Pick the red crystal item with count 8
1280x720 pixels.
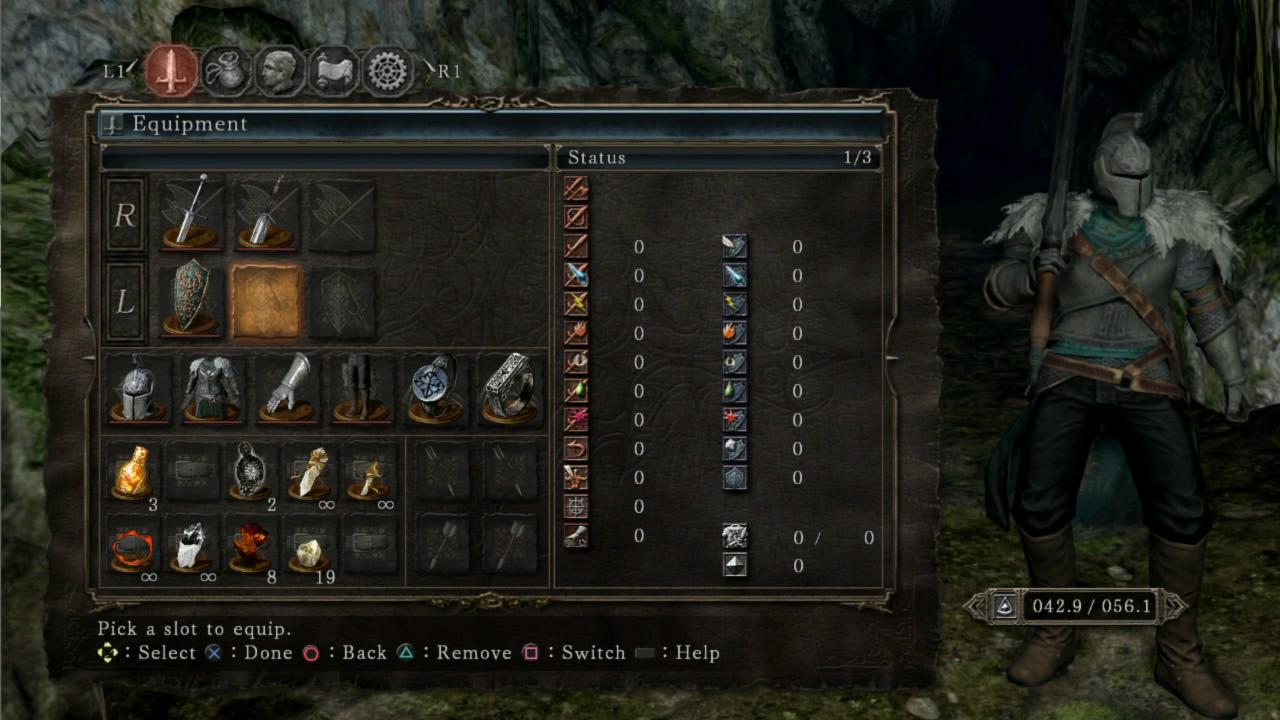click(x=250, y=545)
